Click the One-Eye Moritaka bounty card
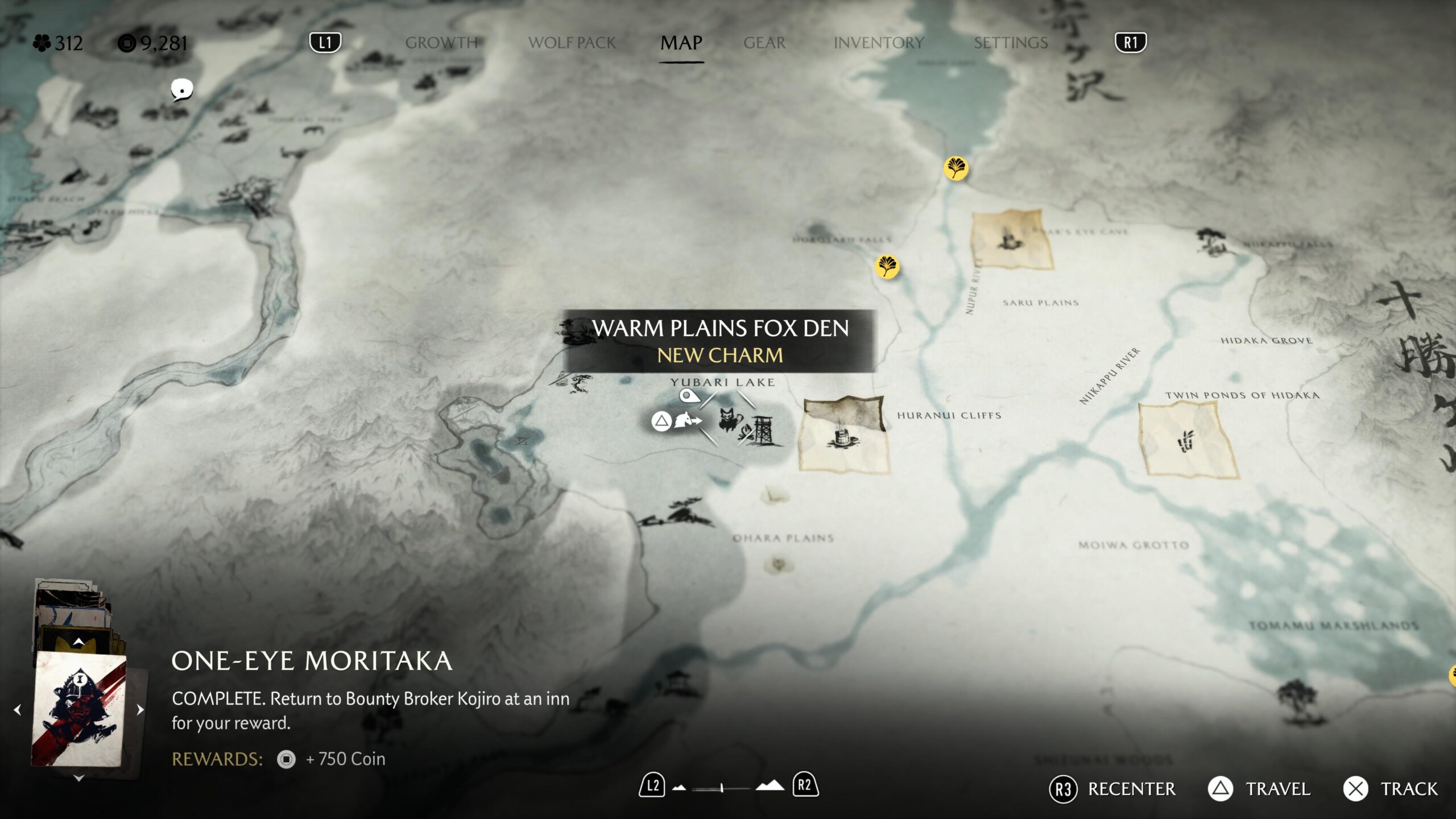1456x819 pixels. (79, 709)
